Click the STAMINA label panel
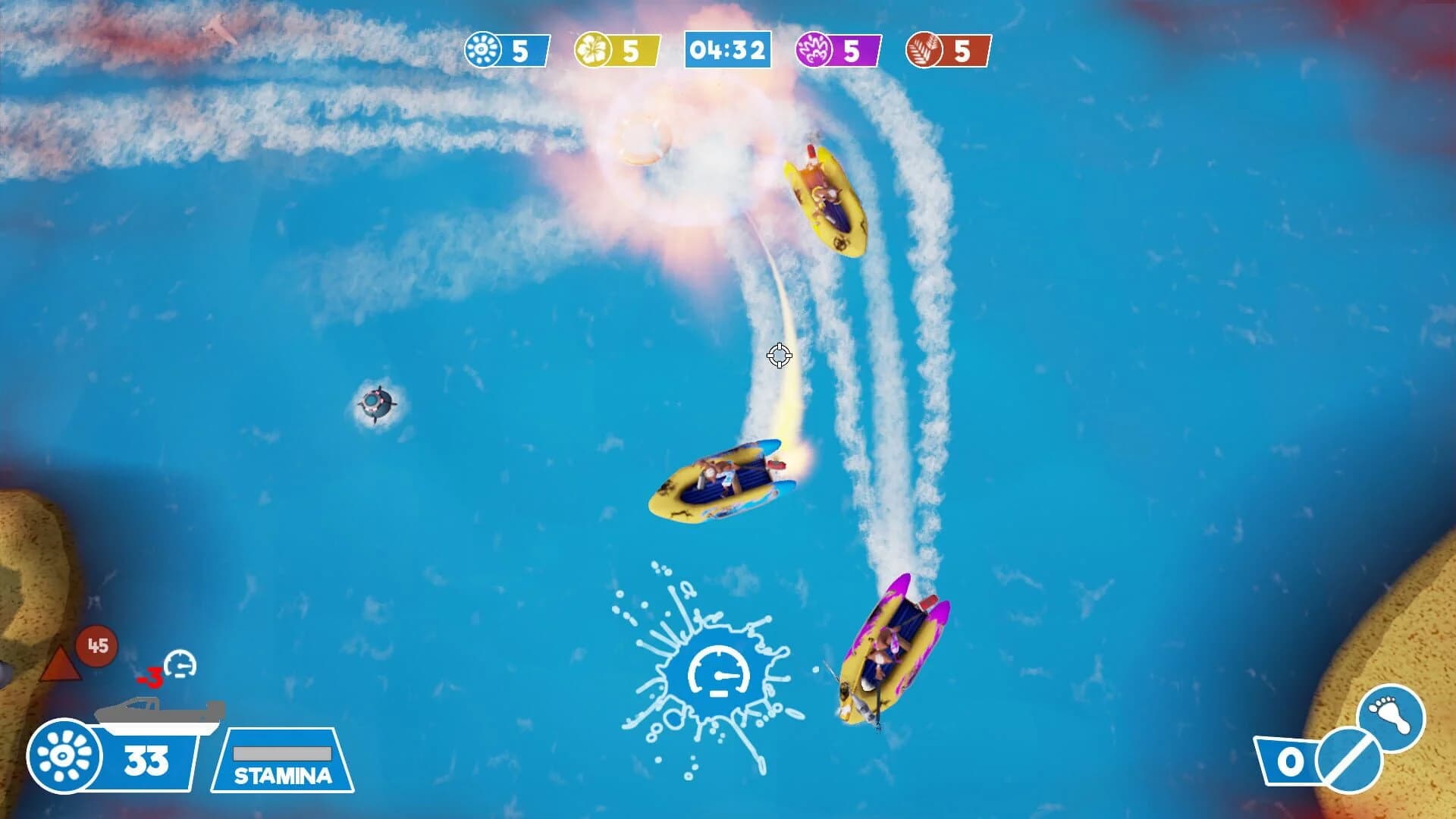 coord(281,774)
